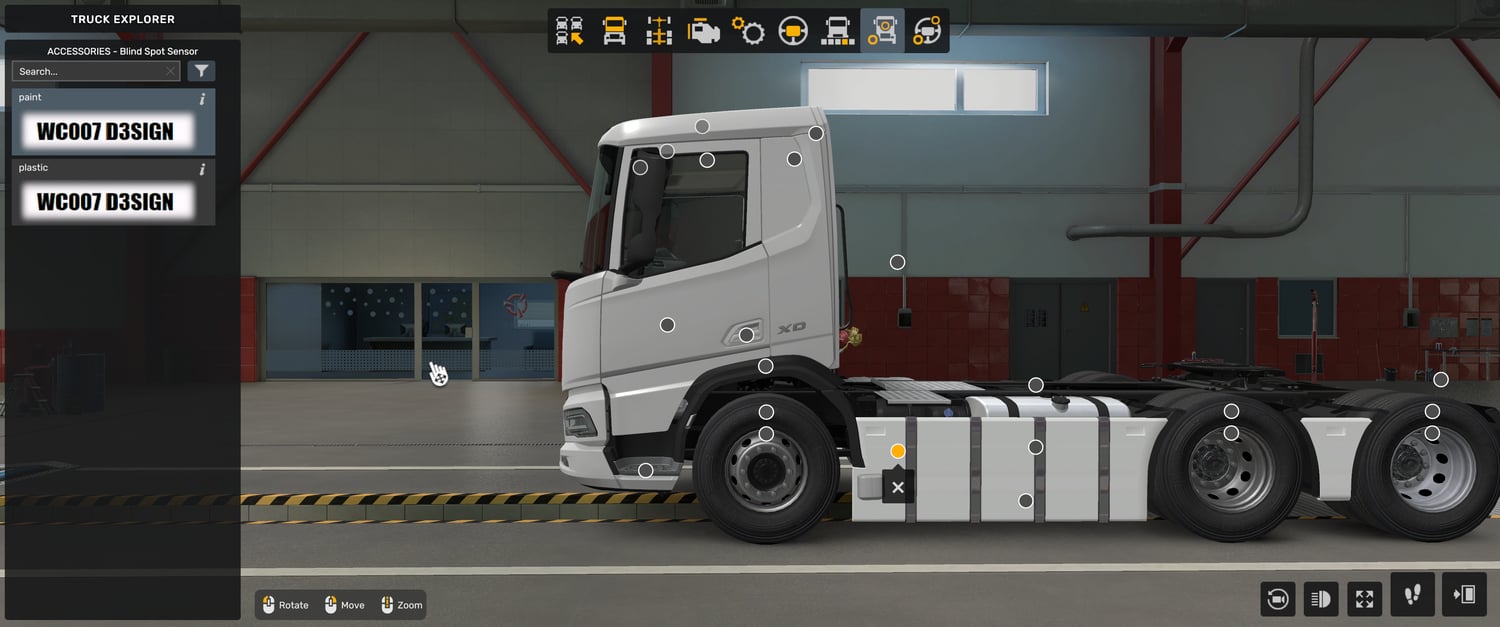Clear the search field with the X

[171, 71]
